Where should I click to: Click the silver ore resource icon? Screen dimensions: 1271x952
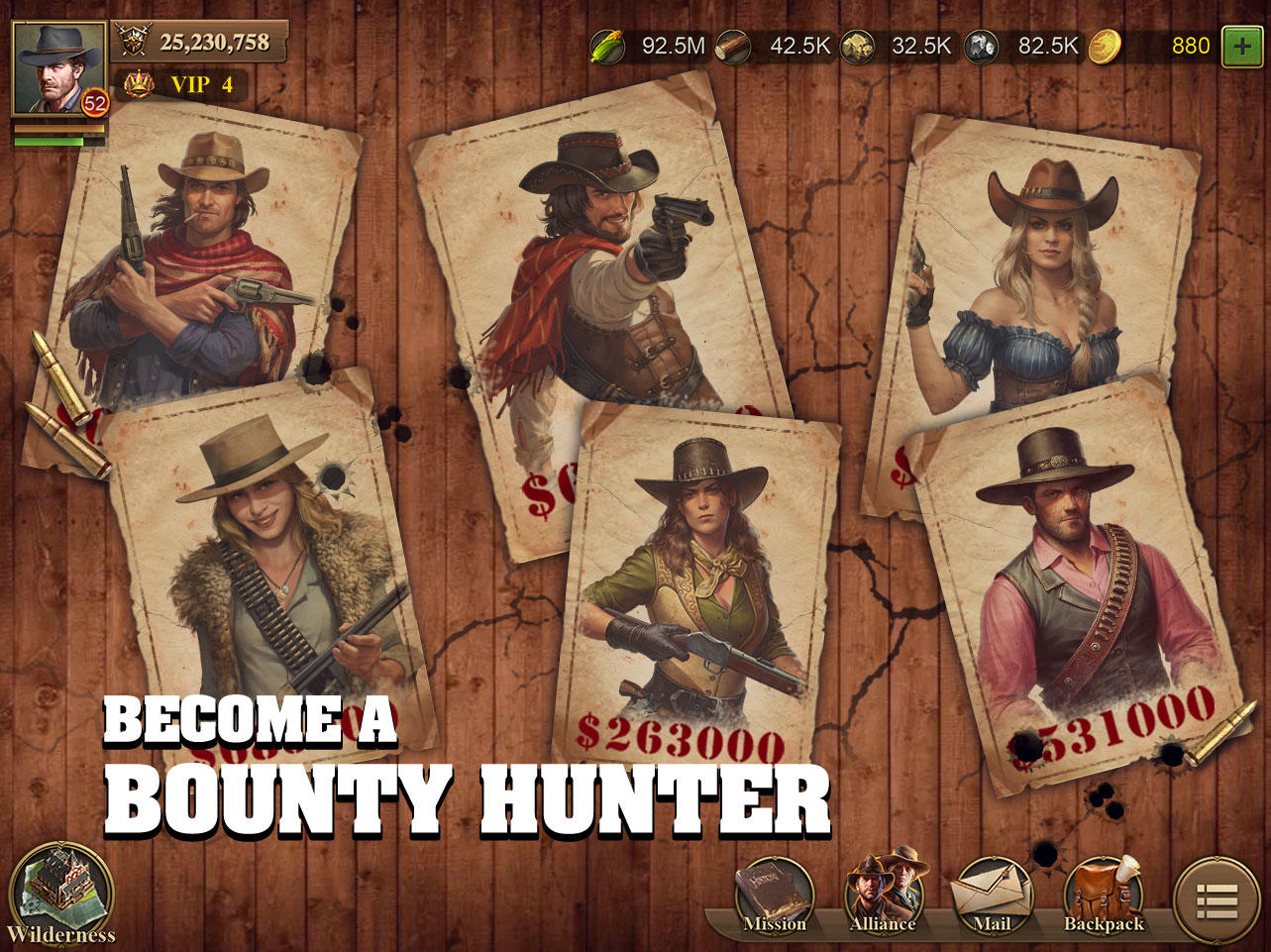click(x=983, y=46)
